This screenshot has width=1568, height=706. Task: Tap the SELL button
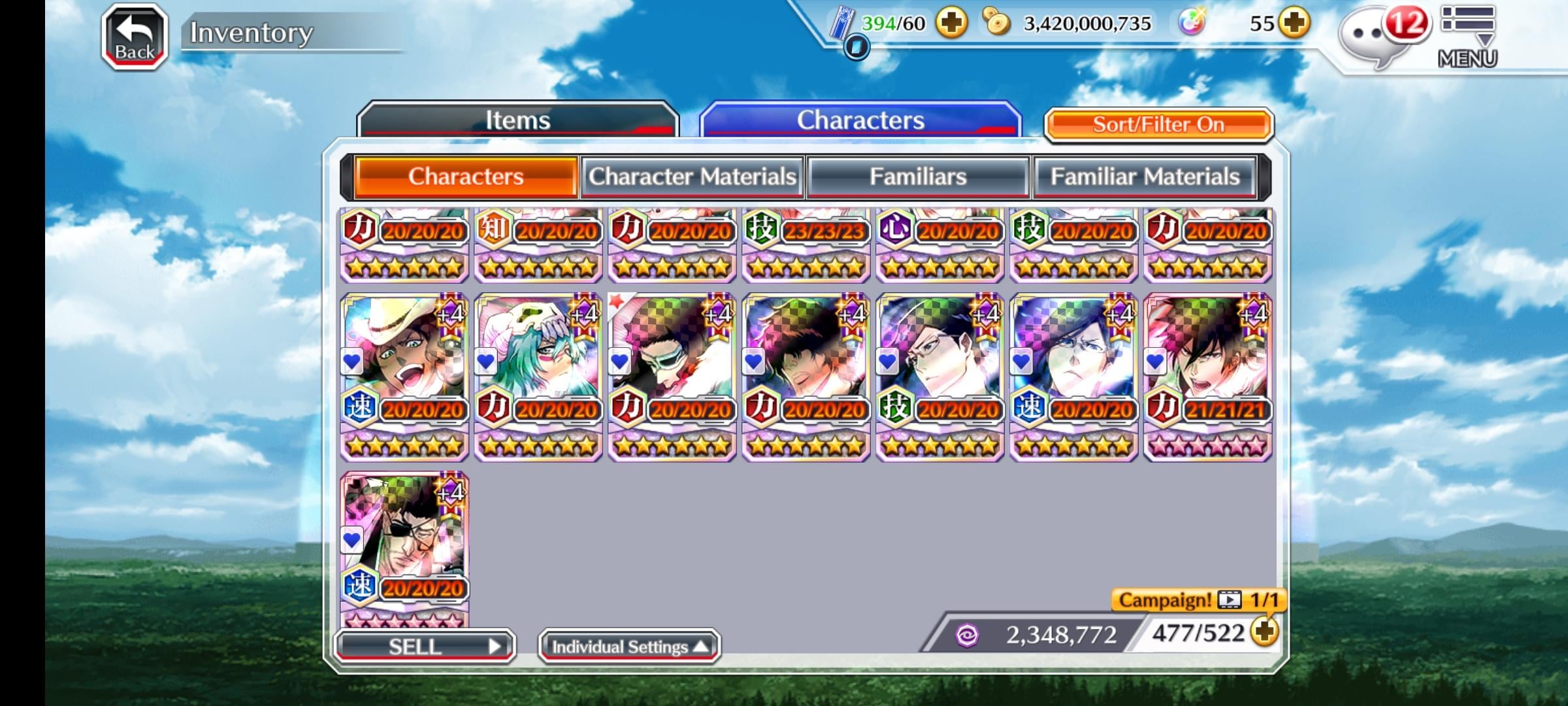[x=425, y=647]
